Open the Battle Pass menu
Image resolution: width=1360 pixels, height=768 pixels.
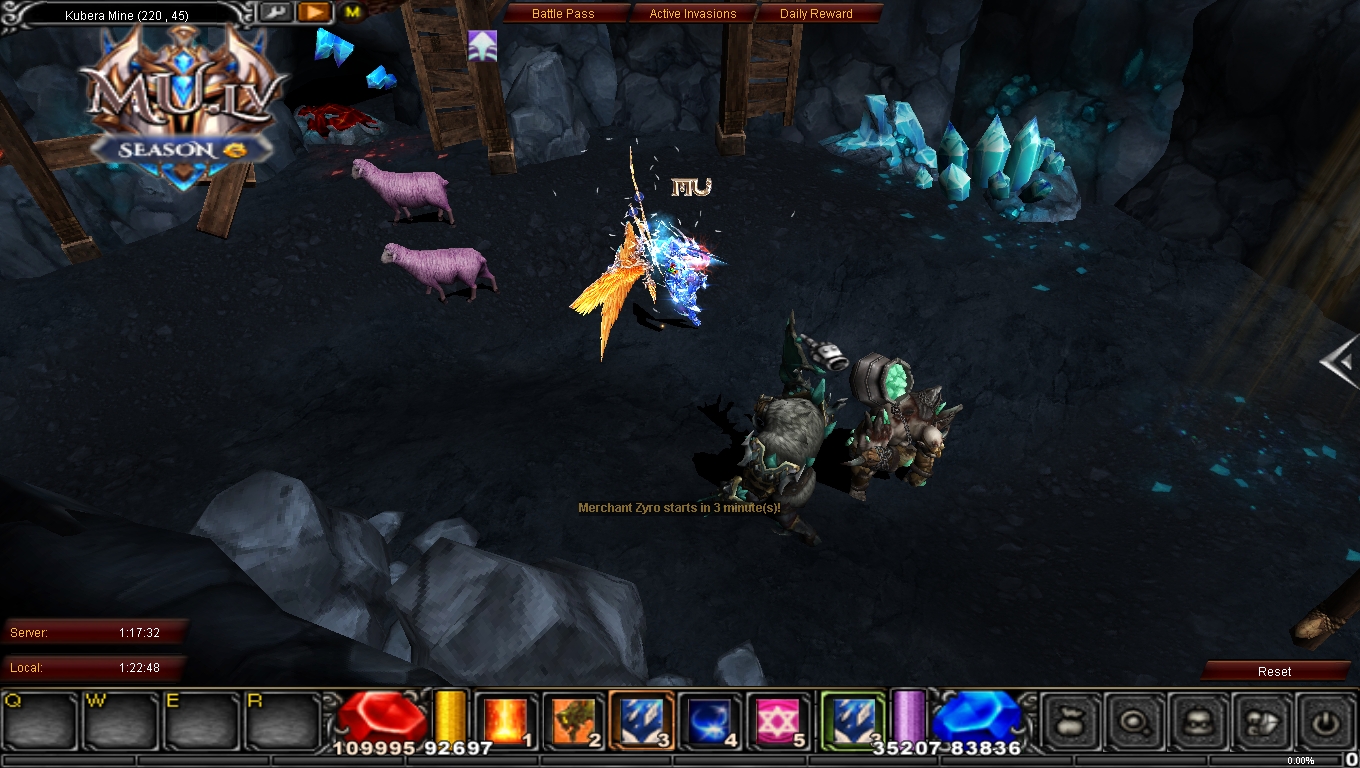click(565, 13)
